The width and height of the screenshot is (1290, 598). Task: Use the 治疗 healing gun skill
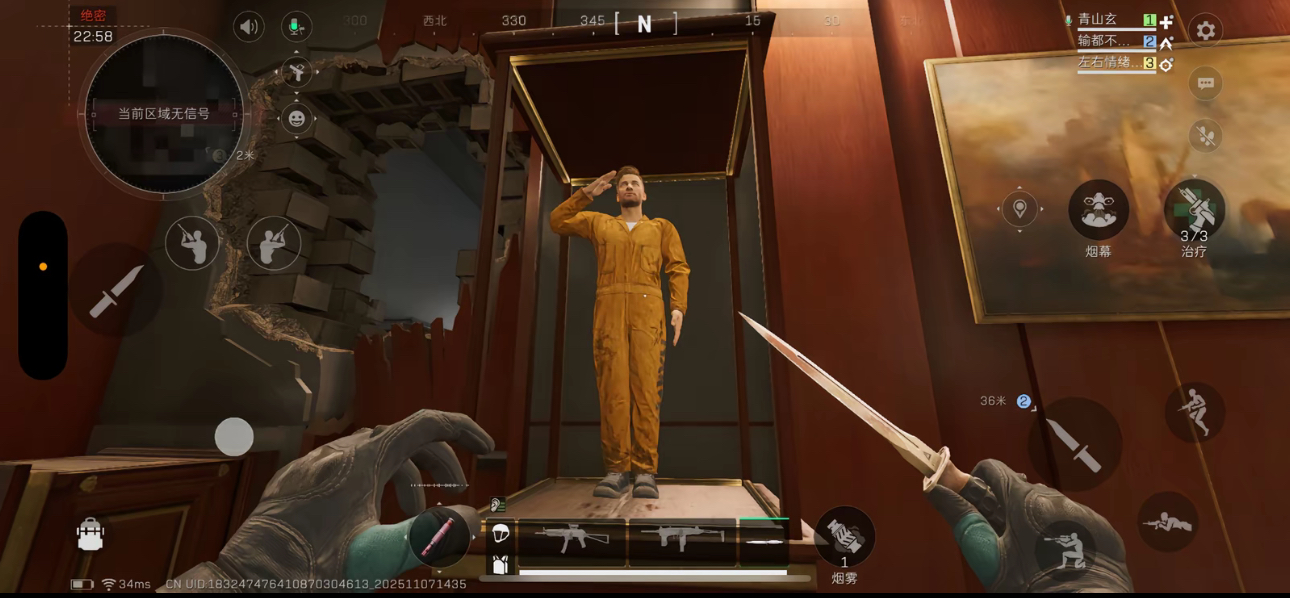(1194, 210)
